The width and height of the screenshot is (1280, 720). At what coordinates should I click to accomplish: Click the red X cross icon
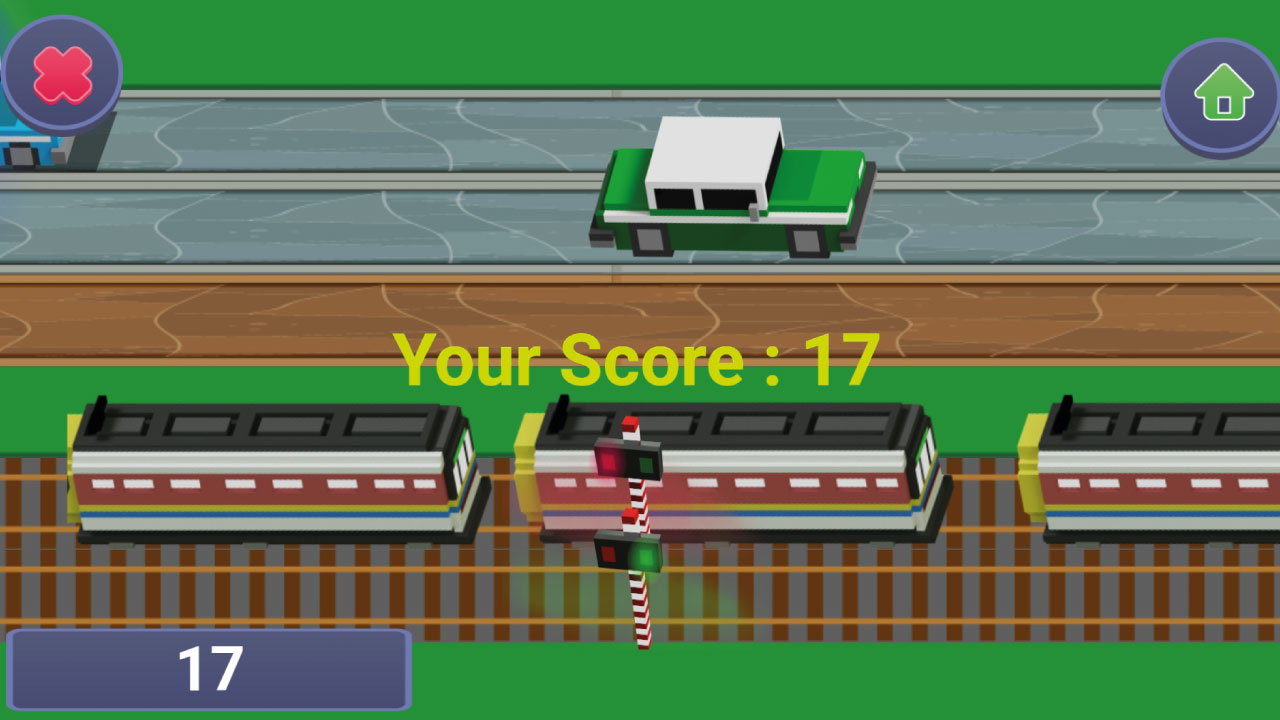point(60,72)
